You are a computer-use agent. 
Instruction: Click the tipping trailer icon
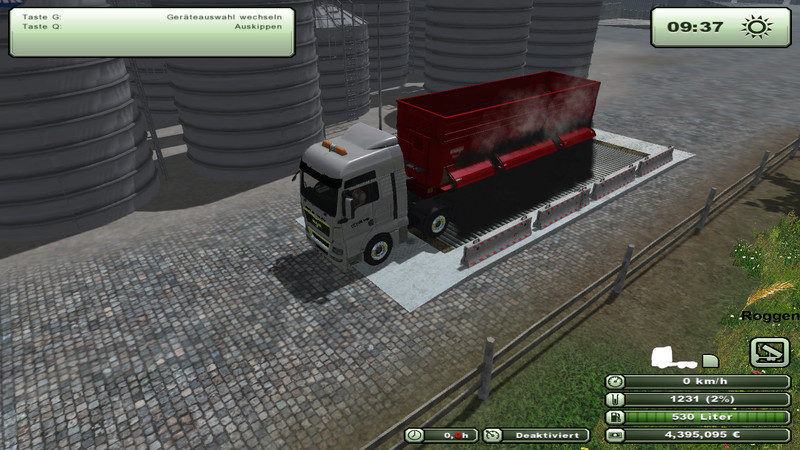pos(769,352)
